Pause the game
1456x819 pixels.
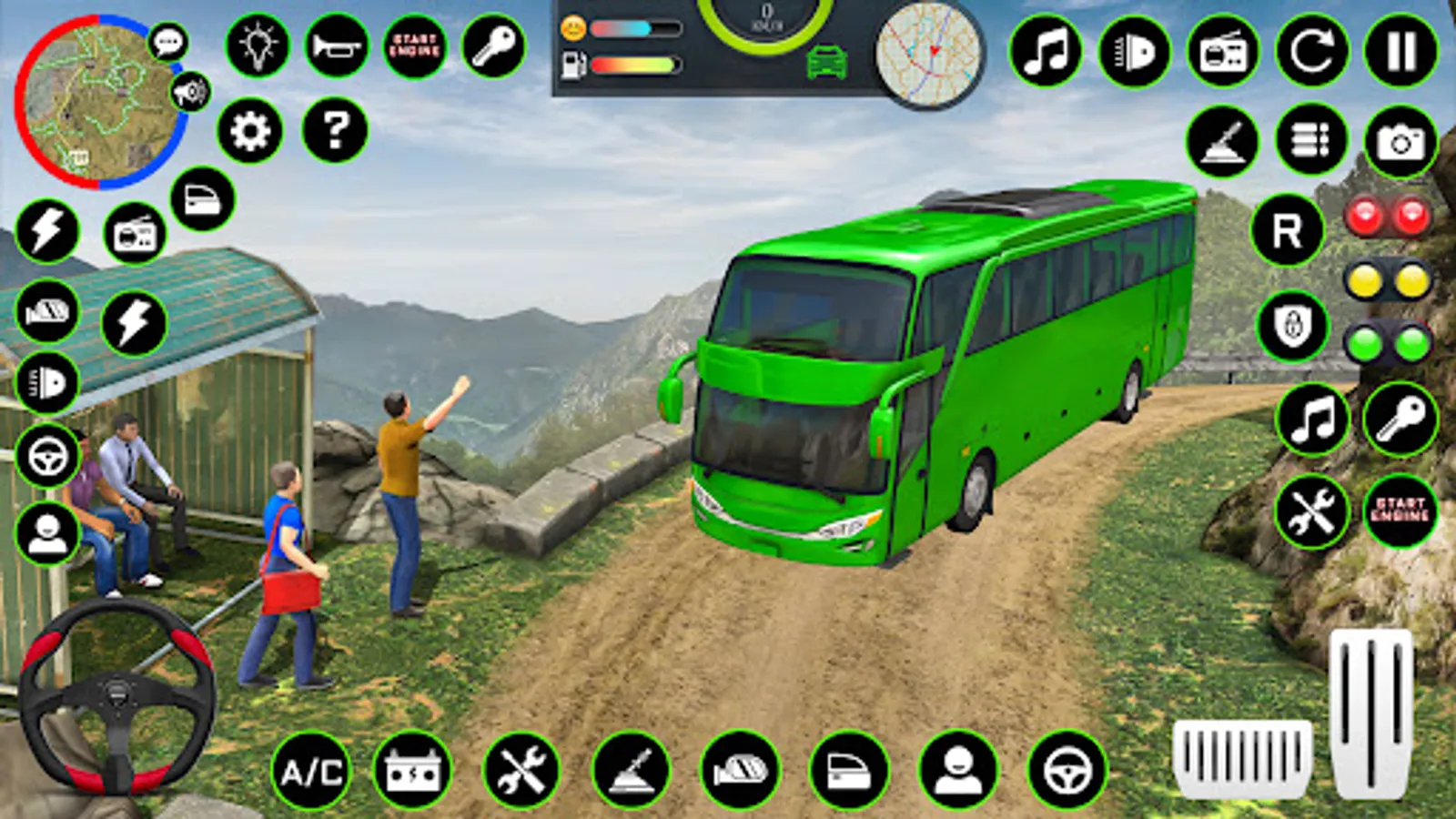pyautogui.click(x=1401, y=51)
